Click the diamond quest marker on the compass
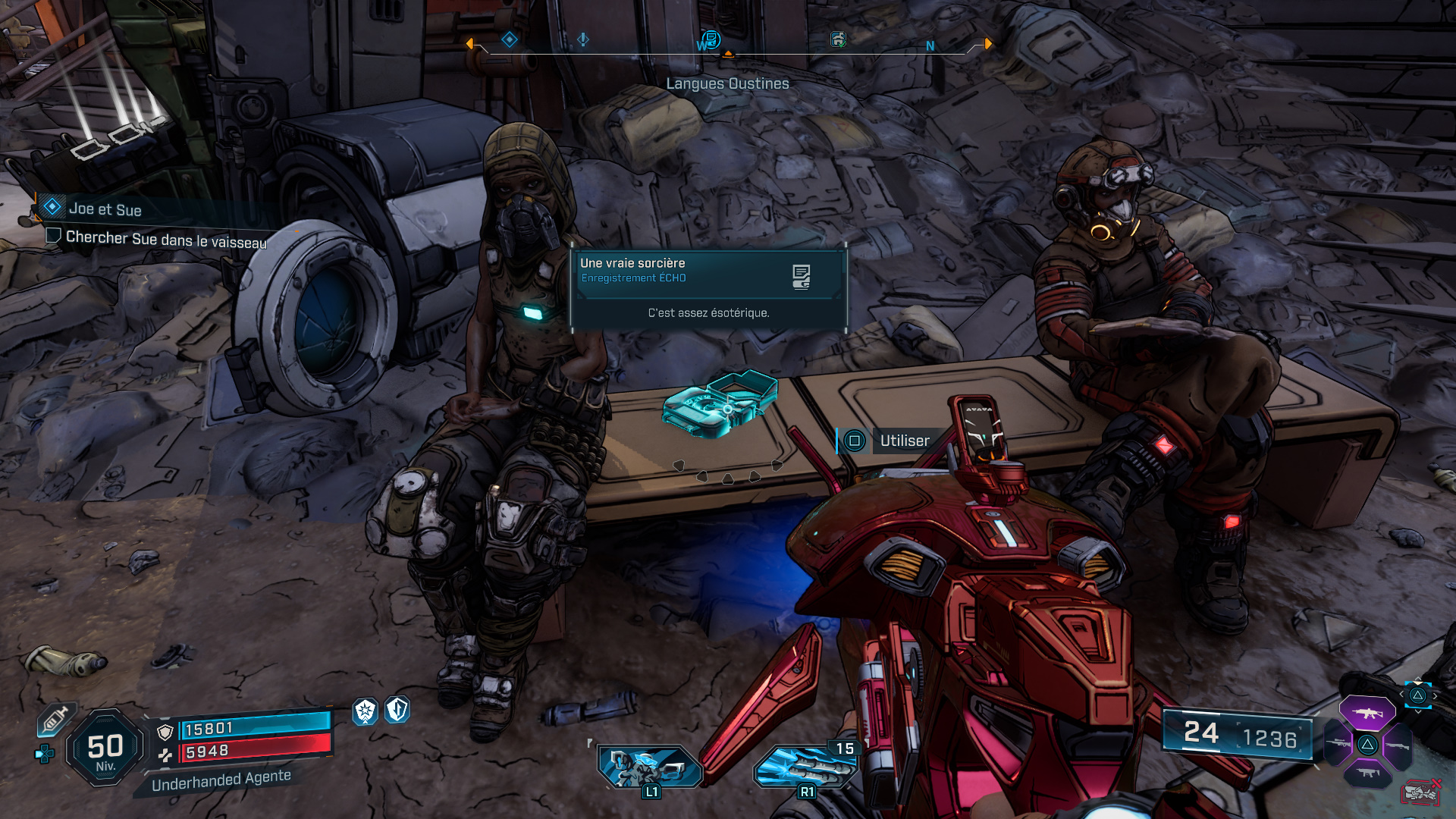Image resolution: width=1456 pixels, height=819 pixels. pyautogui.click(x=510, y=39)
